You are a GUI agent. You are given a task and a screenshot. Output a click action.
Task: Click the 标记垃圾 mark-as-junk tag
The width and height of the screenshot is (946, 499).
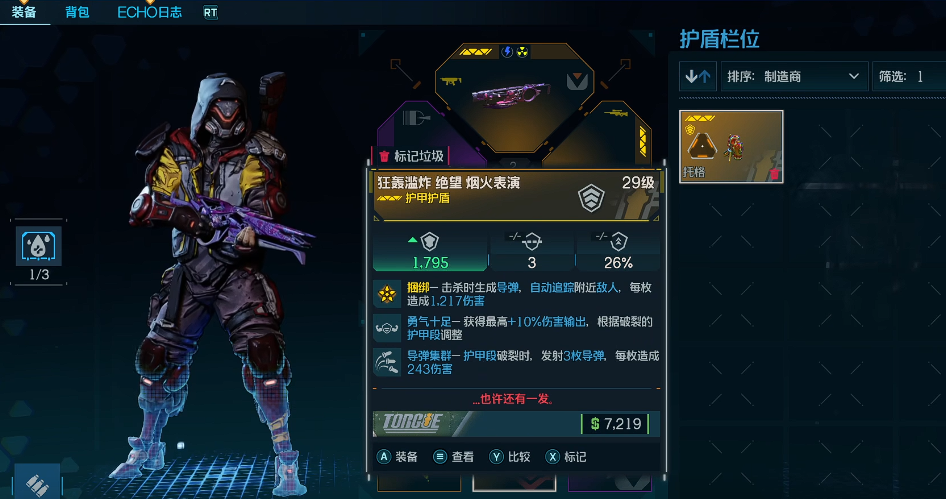coord(410,156)
